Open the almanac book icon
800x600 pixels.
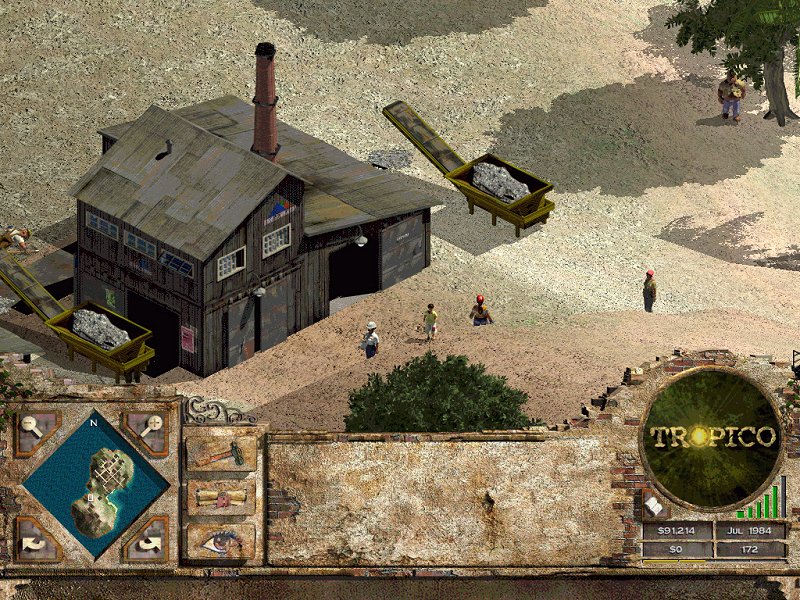652,507
